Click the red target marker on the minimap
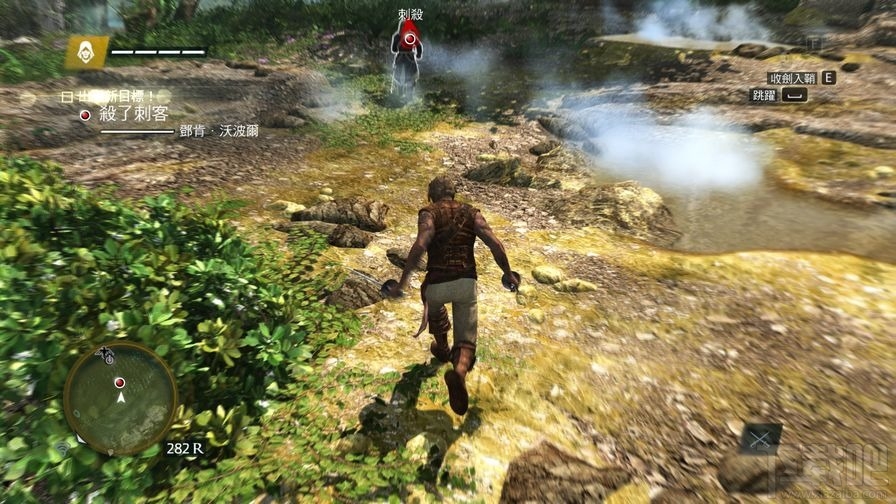896x504 pixels. 120,382
